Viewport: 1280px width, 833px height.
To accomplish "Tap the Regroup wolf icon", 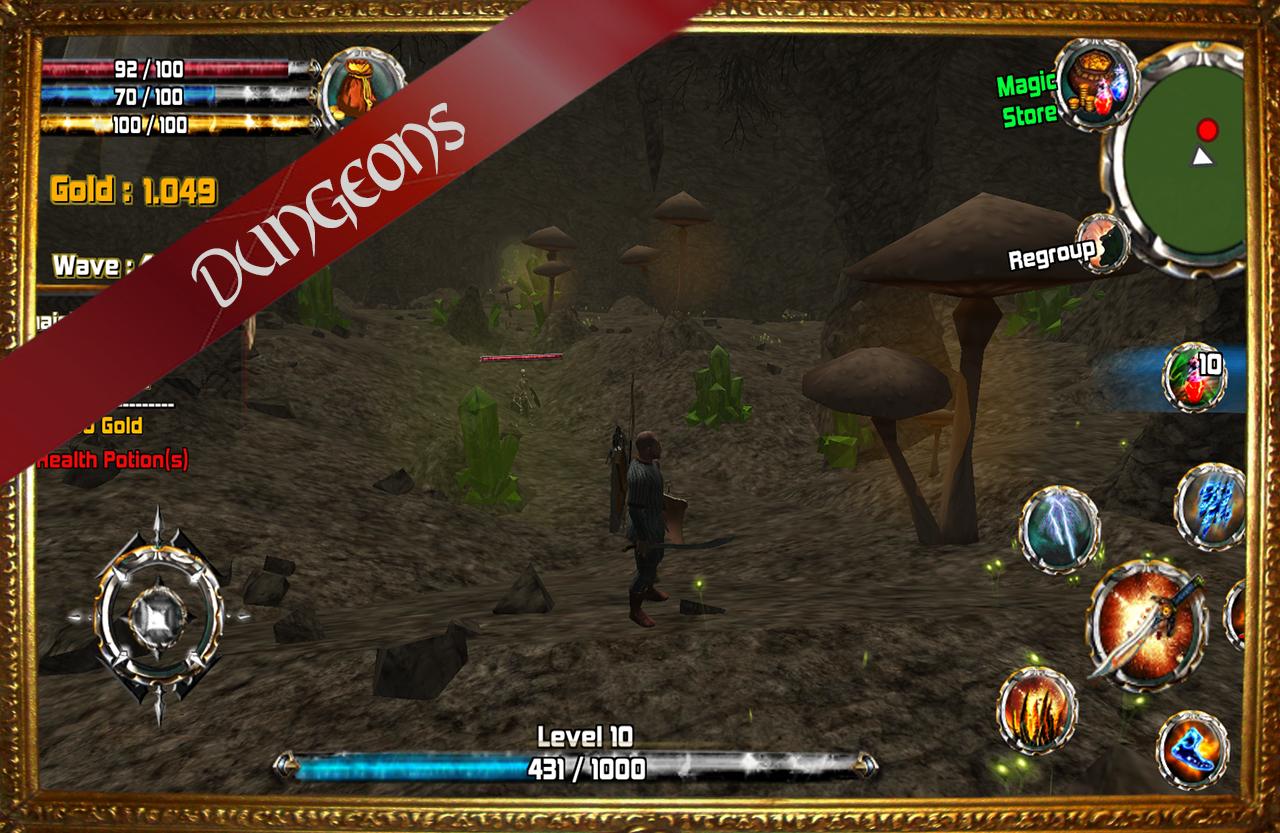I will pos(1103,243).
